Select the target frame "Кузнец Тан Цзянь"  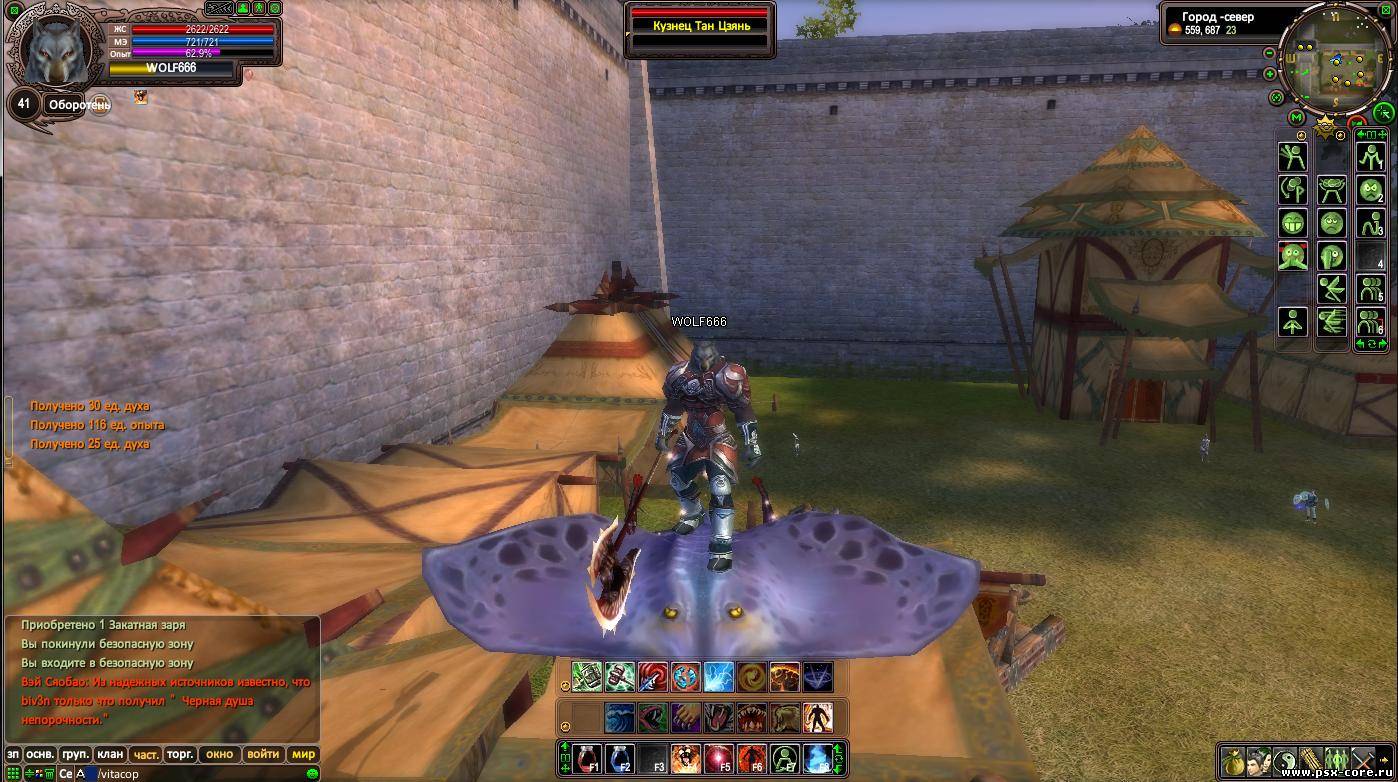(700, 27)
